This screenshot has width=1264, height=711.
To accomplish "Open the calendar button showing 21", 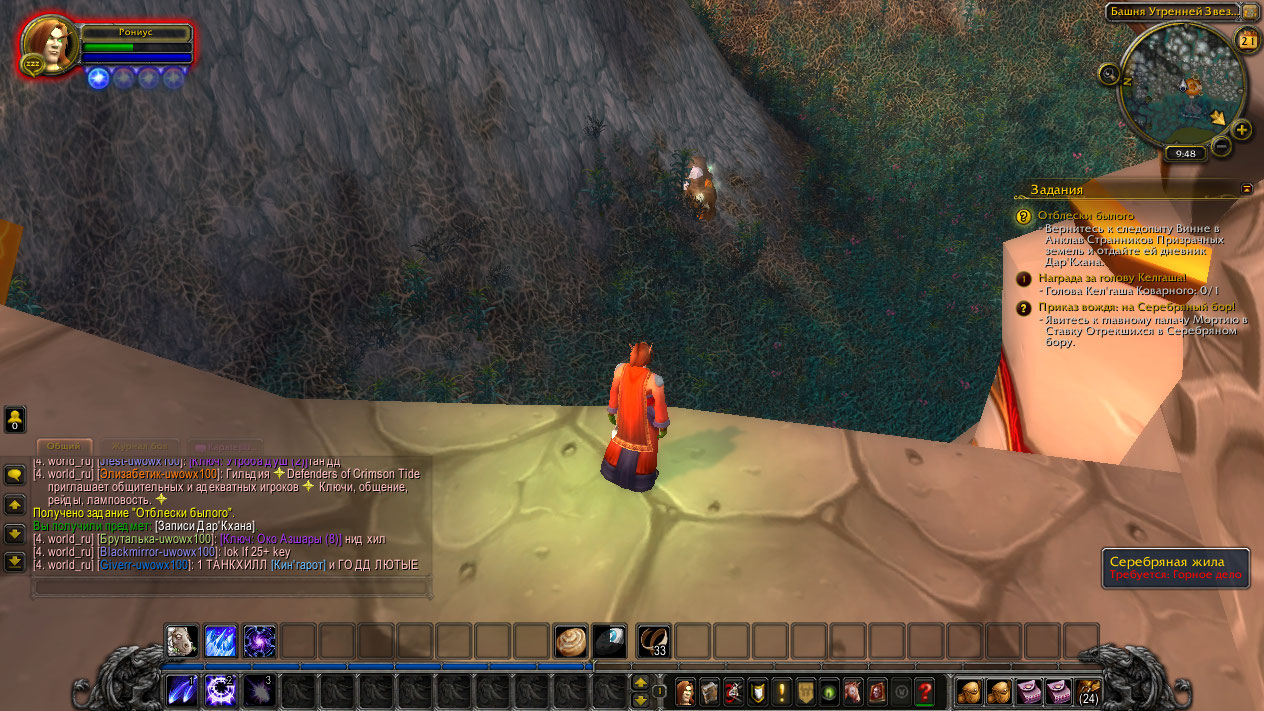I will 1248,40.
